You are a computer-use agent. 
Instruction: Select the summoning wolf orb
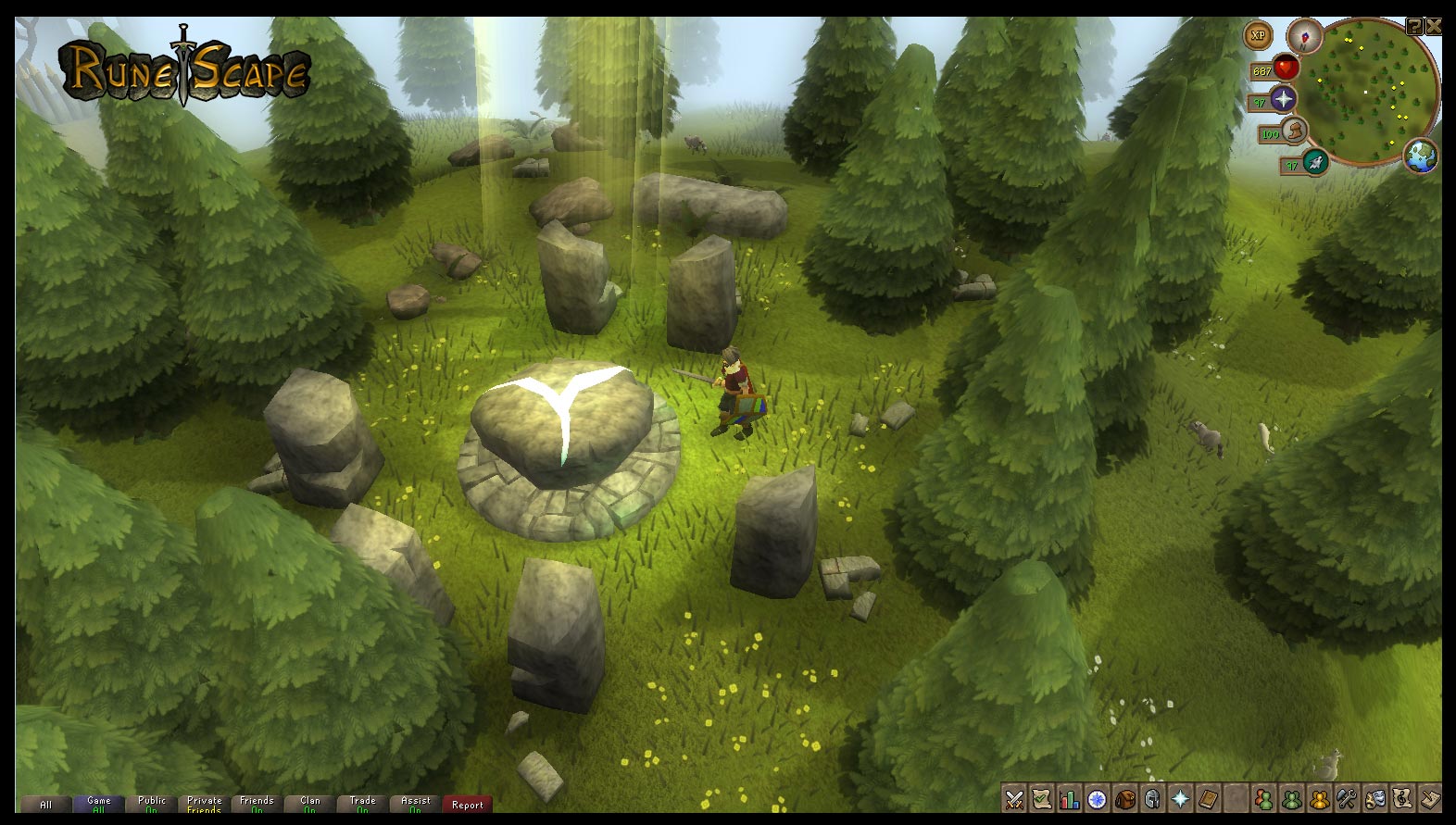click(x=1314, y=163)
